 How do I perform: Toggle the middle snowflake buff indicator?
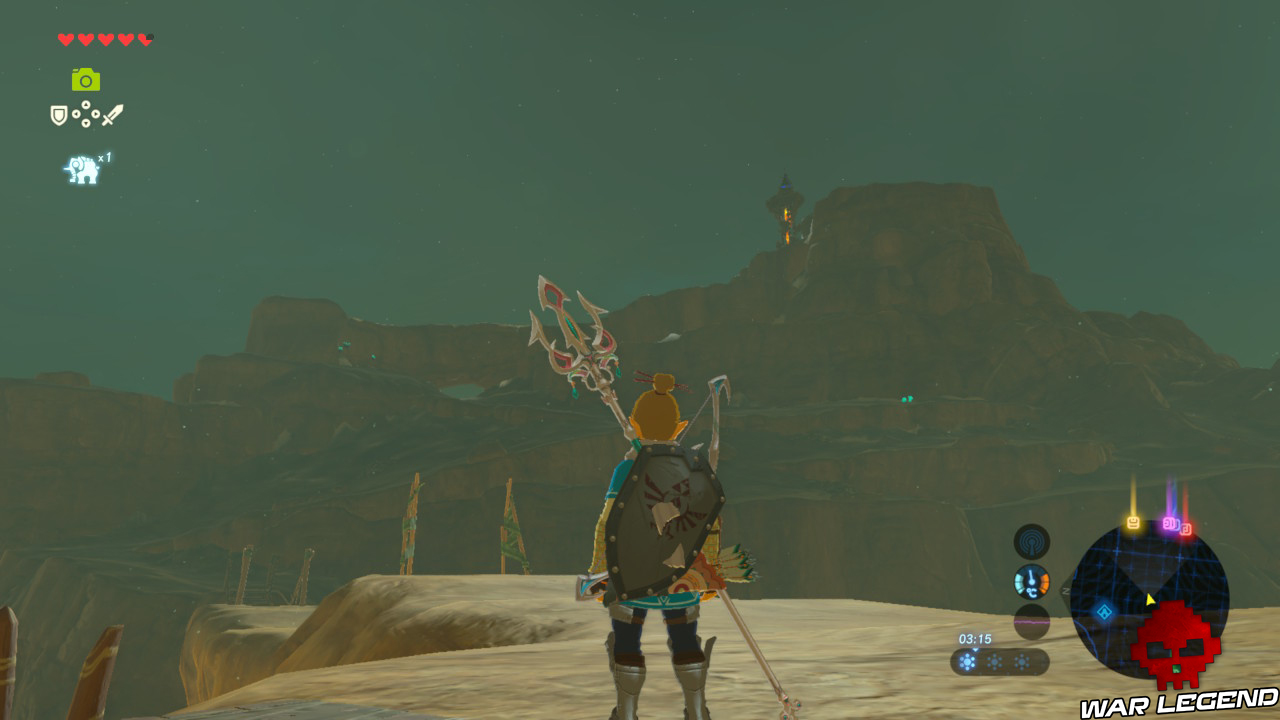[x=994, y=661]
